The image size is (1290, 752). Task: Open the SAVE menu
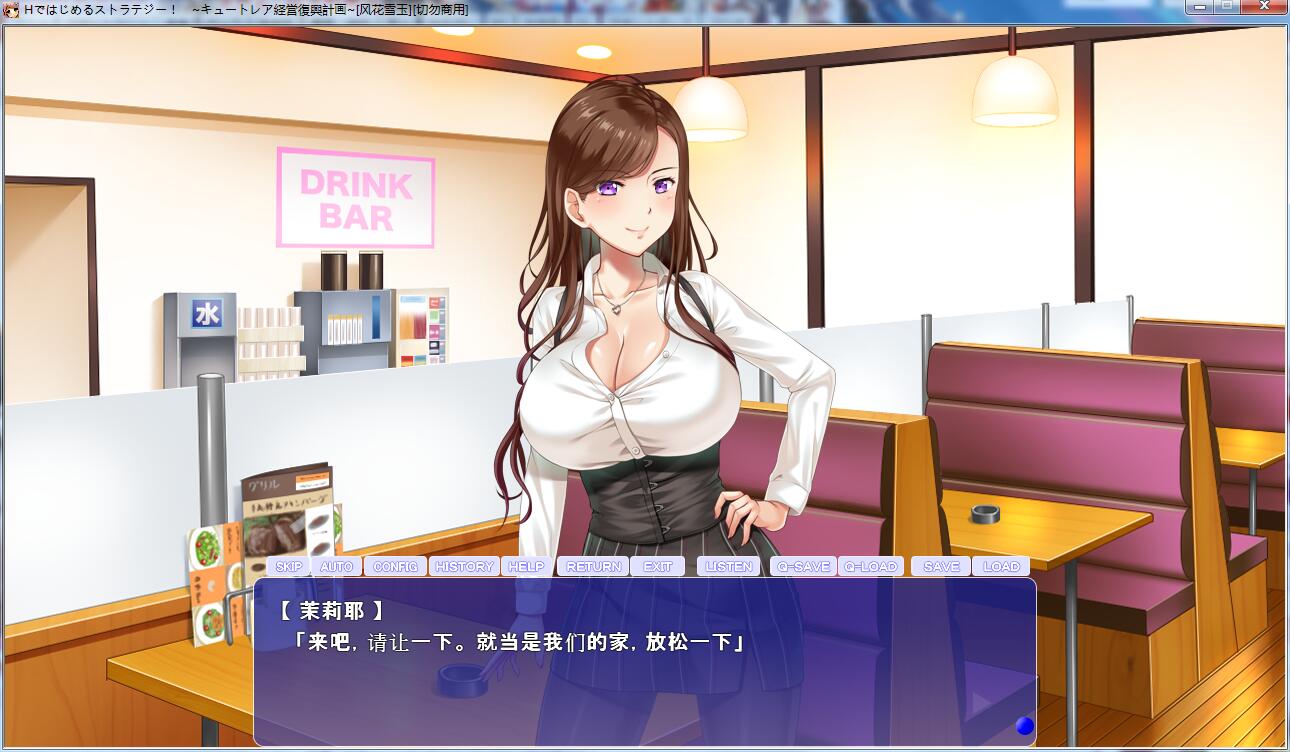tap(940, 566)
